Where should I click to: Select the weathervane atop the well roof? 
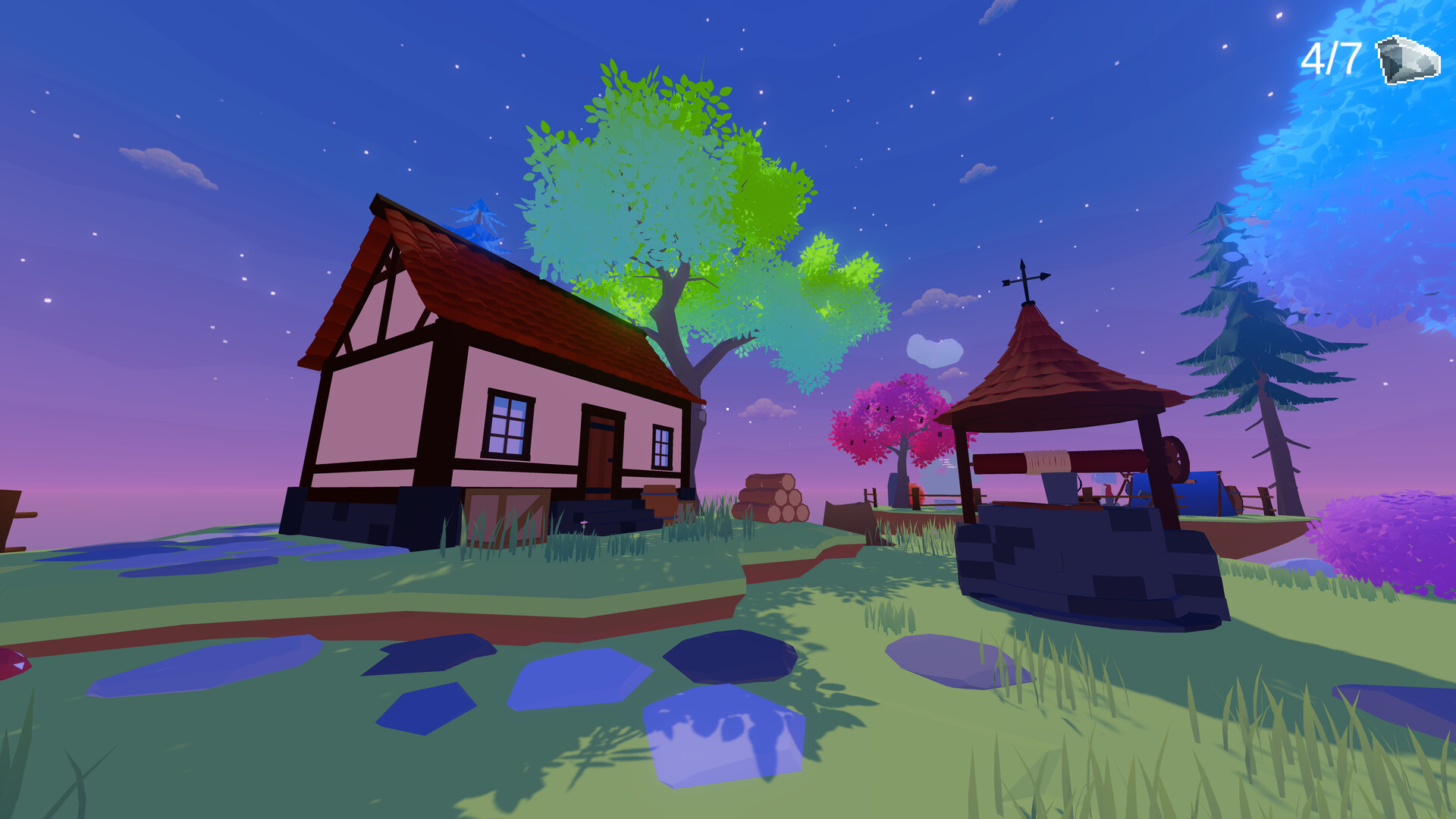coord(1026,281)
